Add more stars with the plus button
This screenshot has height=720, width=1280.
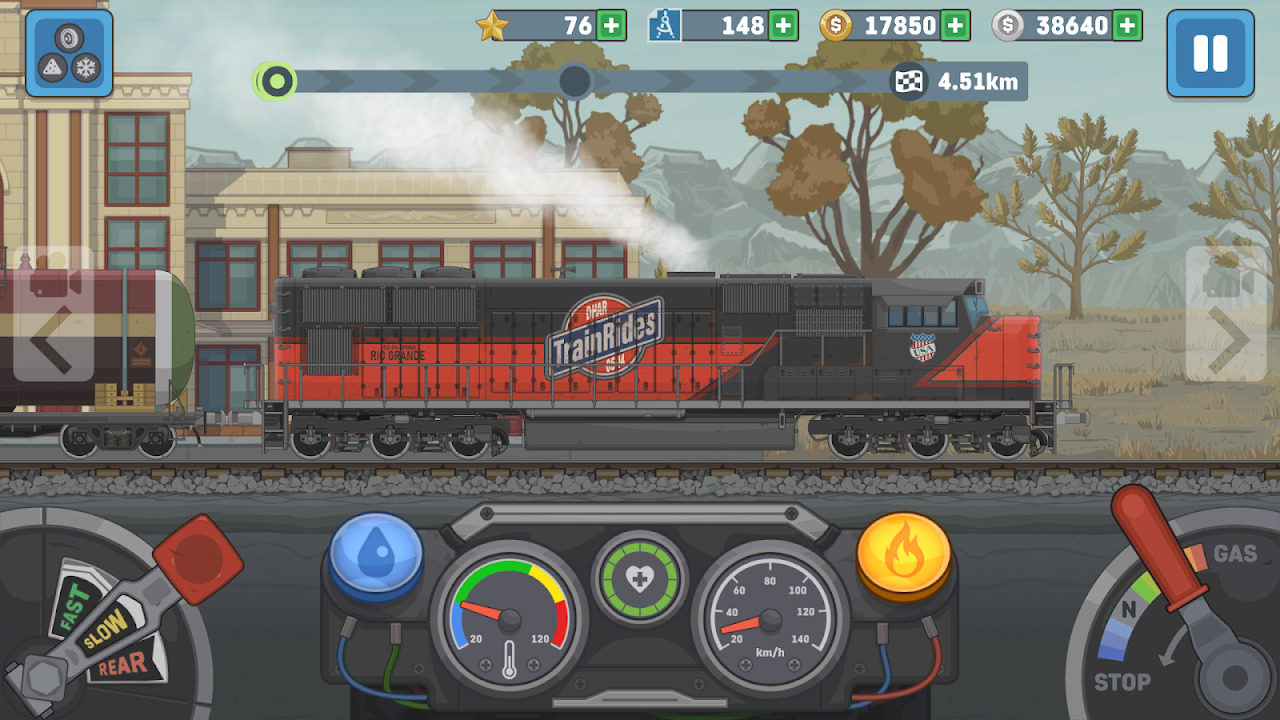click(x=611, y=26)
